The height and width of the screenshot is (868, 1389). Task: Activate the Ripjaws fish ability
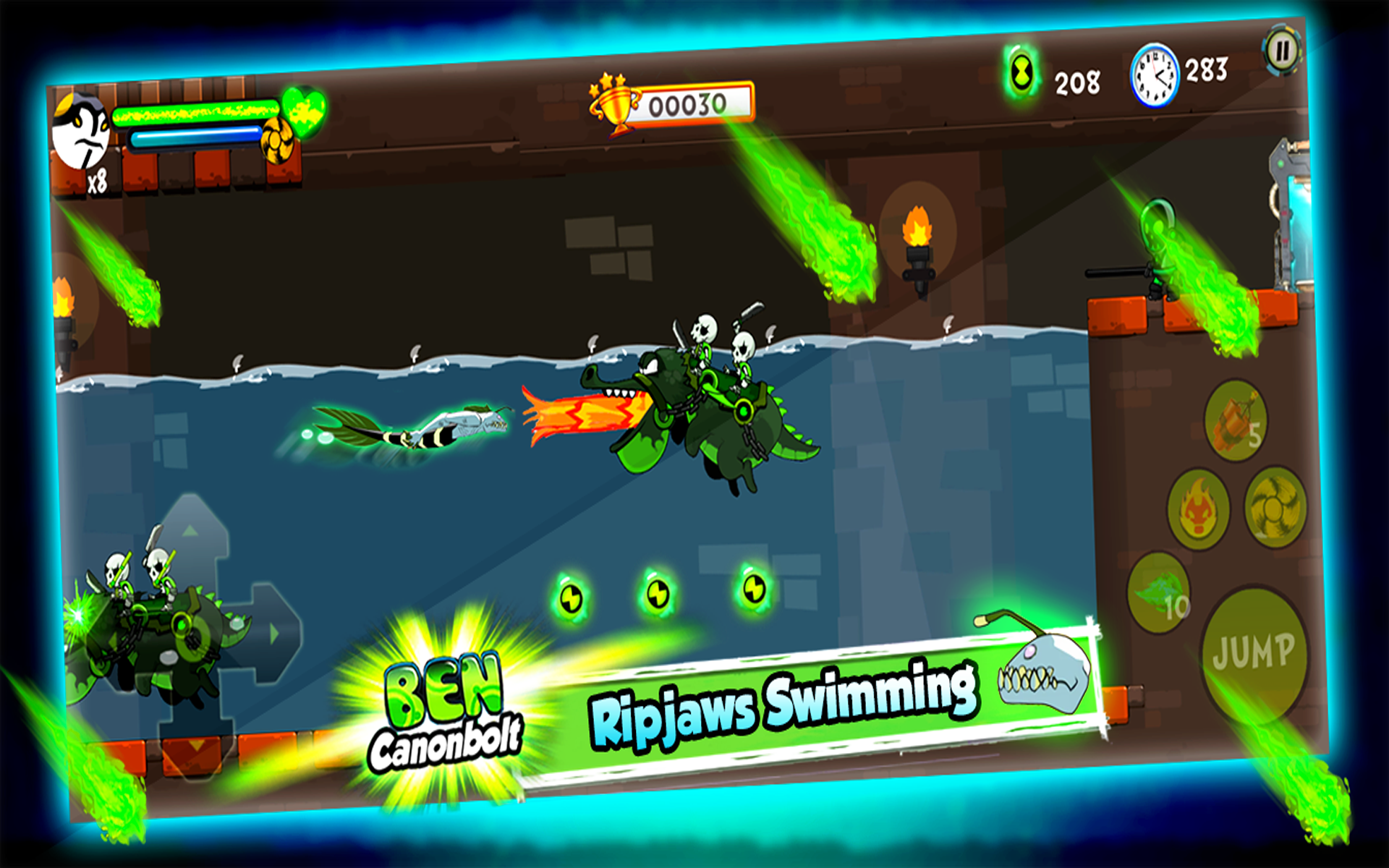[1159, 592]
